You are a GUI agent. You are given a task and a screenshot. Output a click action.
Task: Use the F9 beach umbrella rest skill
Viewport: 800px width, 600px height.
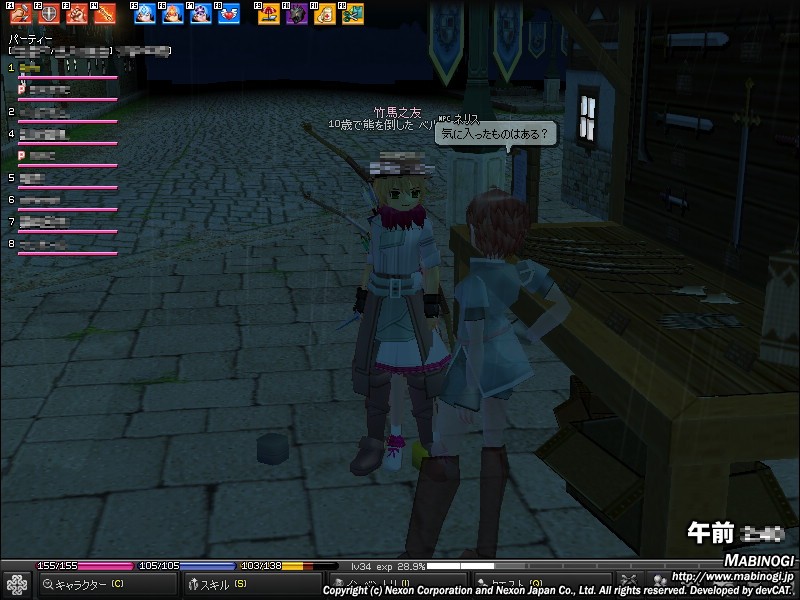point(269,14)
